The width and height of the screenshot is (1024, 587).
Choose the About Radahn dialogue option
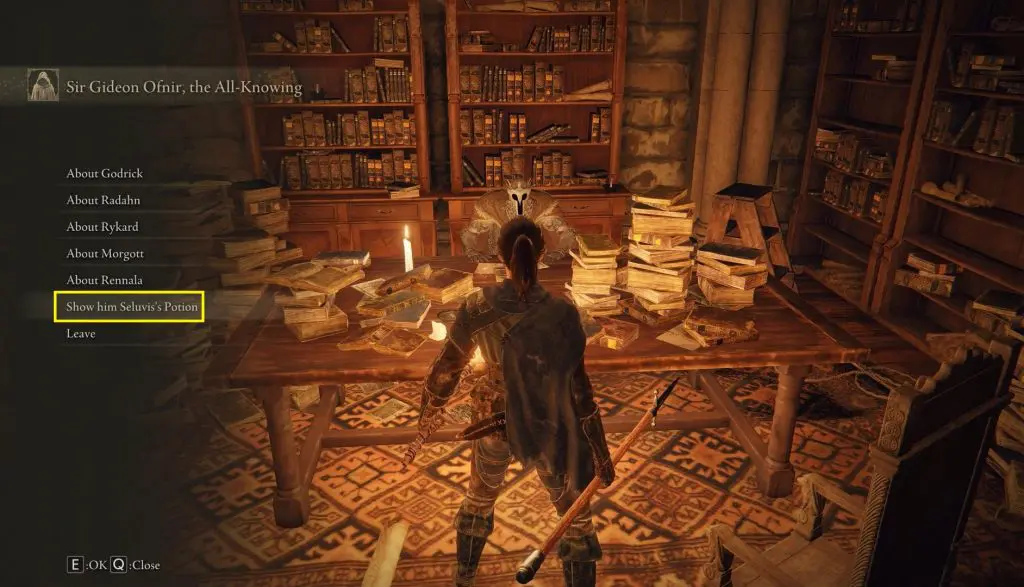click(104, 200)
